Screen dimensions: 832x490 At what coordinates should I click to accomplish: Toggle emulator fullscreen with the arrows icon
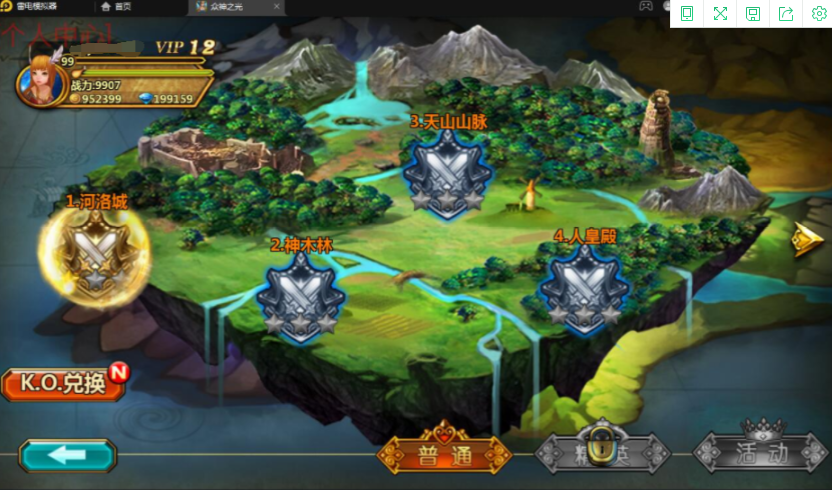tap(720, 13)
